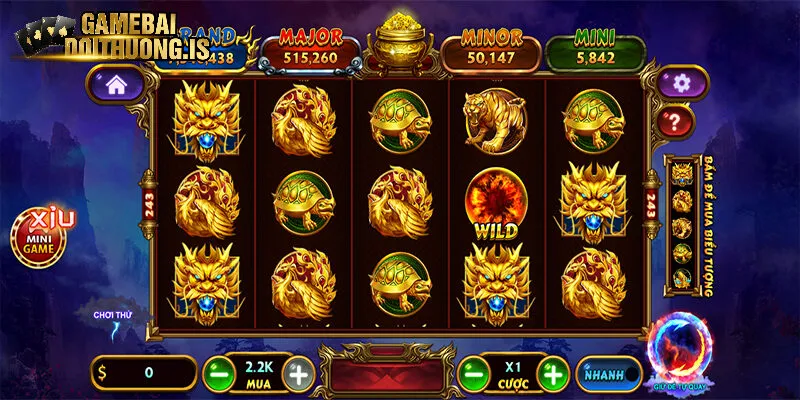Activate the Chơi Thử trial mode
This screenshot has width=800, height=400.
pyautogui.click(x=113, y=317)
